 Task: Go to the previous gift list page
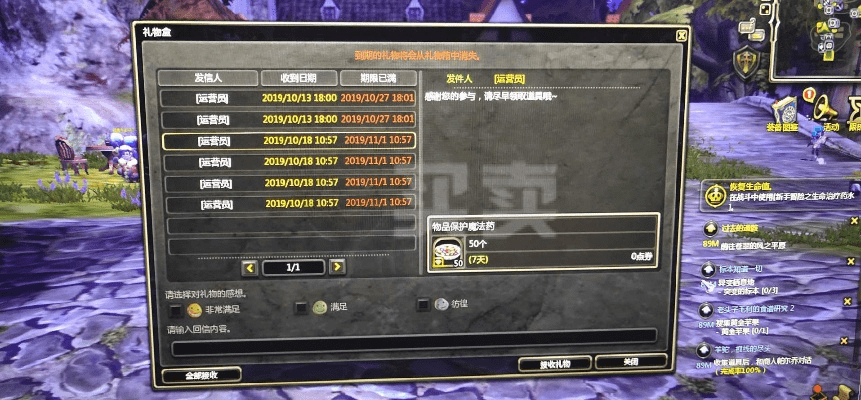click(x=250, y=267)
